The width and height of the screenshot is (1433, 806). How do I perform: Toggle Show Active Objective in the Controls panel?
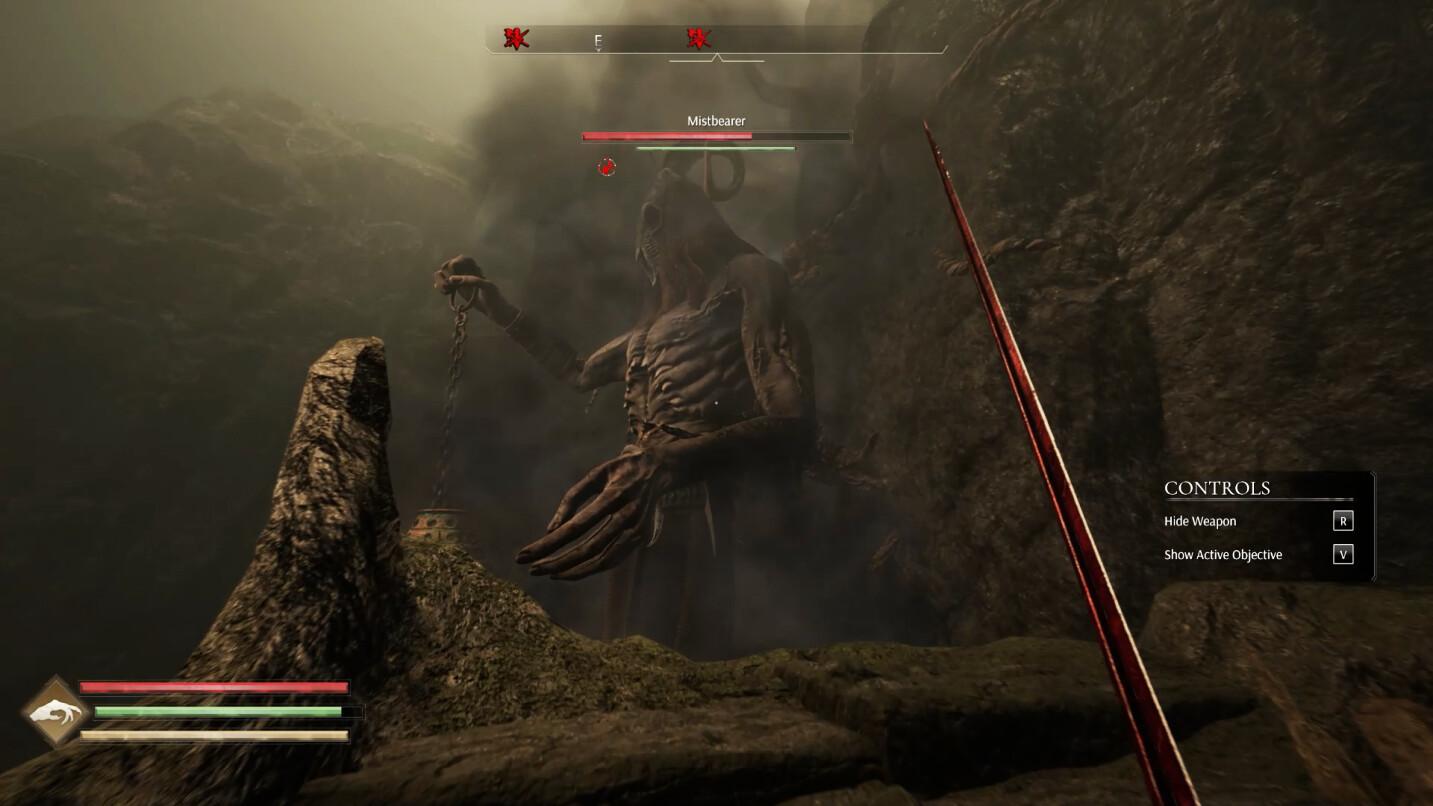[1343, 554]
